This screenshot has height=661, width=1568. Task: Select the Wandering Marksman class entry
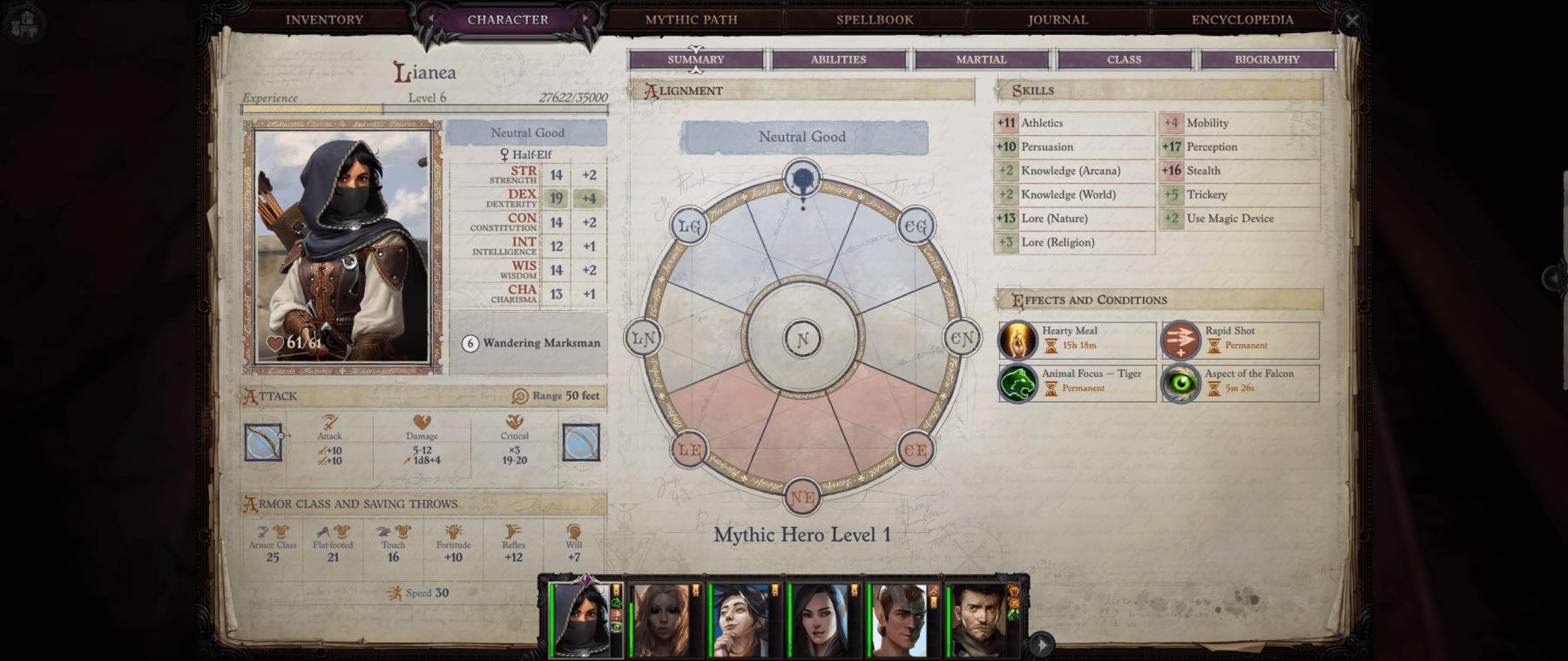(x=531, y=343)
